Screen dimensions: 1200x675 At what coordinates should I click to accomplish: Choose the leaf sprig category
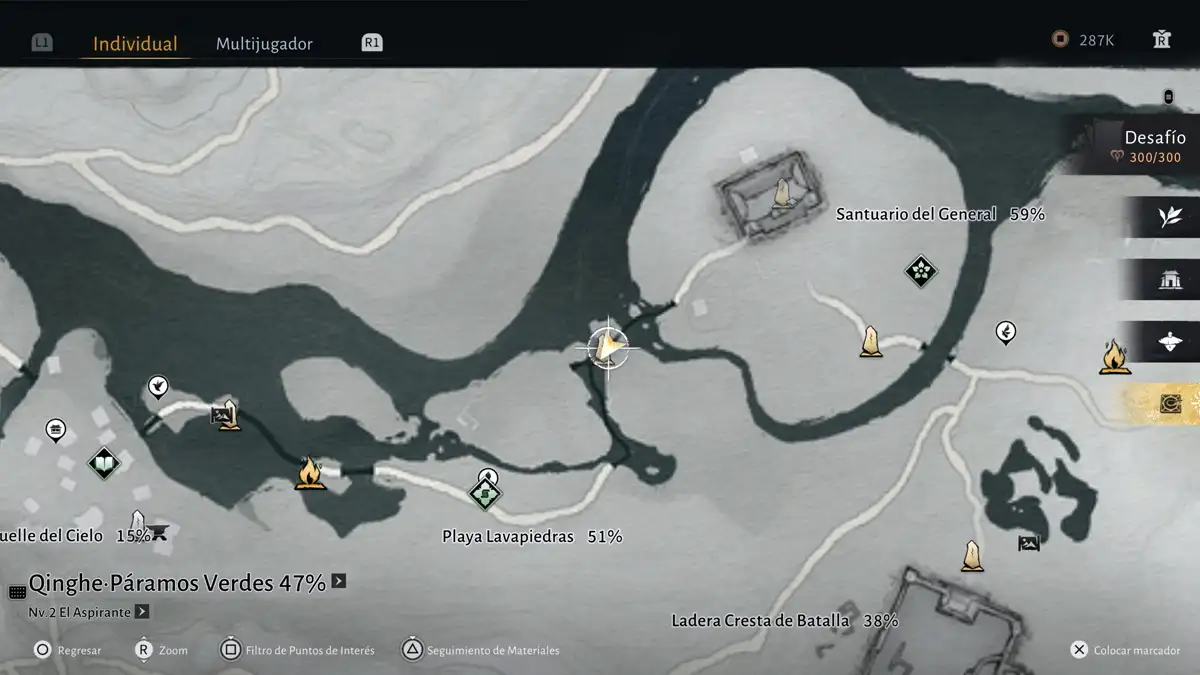coord(1170,217)
